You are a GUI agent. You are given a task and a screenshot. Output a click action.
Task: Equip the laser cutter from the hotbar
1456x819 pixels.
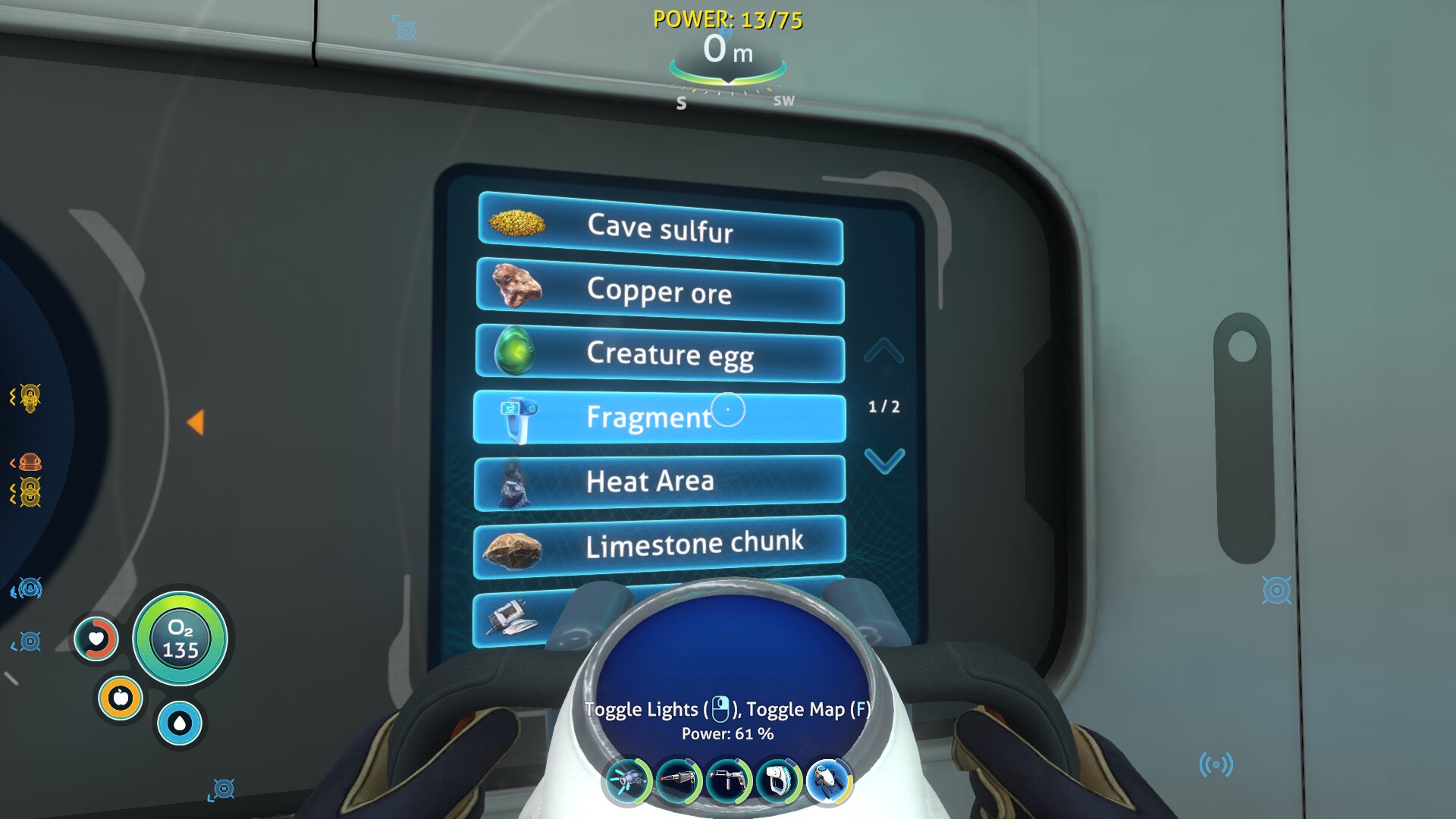(678, 780)
